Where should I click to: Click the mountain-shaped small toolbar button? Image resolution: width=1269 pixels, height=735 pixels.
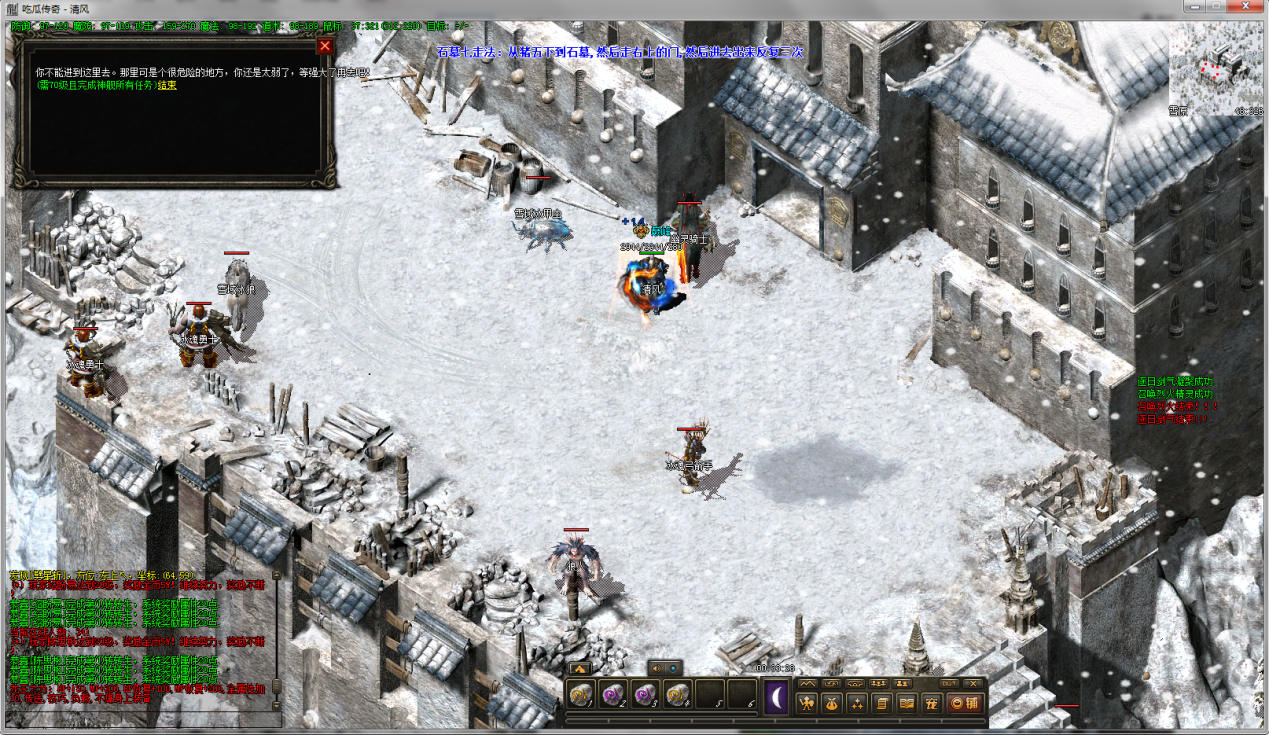click(806, 683)
